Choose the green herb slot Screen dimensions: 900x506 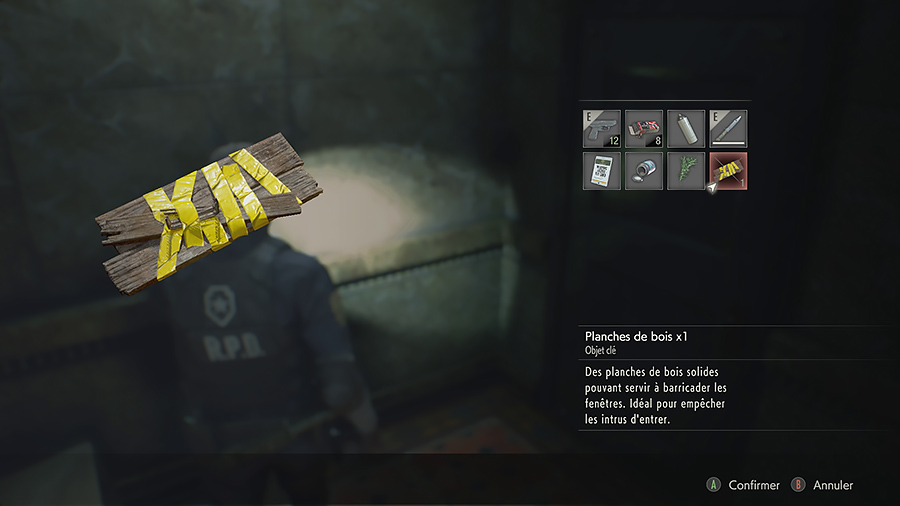click(686, 171)
